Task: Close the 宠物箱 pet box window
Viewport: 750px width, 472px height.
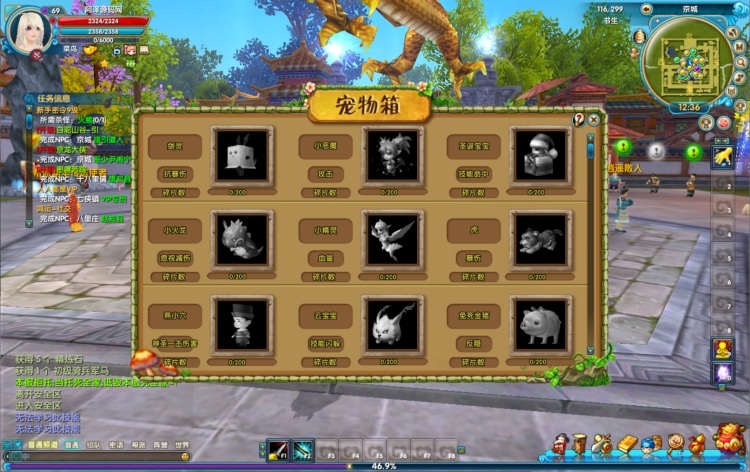Action: point(594,119)
